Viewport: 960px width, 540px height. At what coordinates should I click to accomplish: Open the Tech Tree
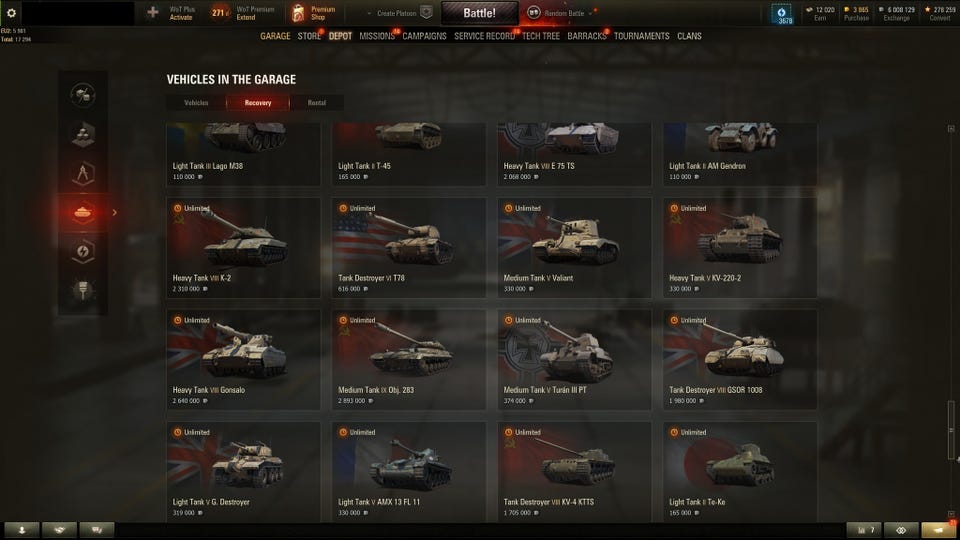(x=541, y=36)
